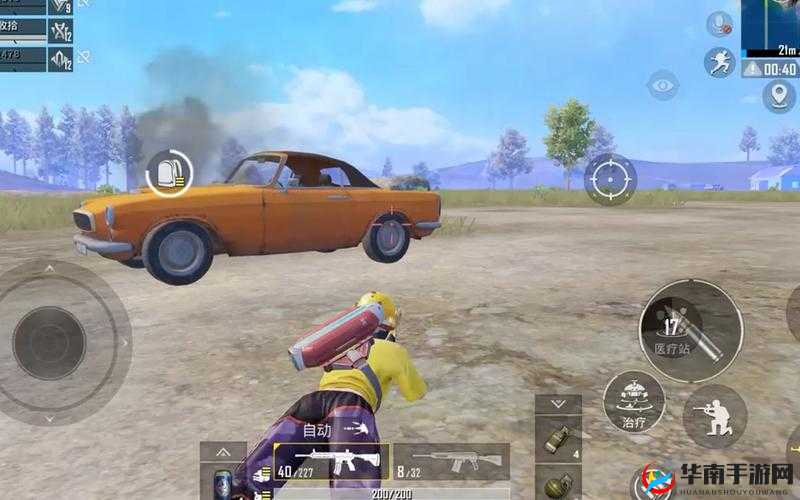800x500 pixels.
Task: Use the energy drink can item
Action: point(223,482)
